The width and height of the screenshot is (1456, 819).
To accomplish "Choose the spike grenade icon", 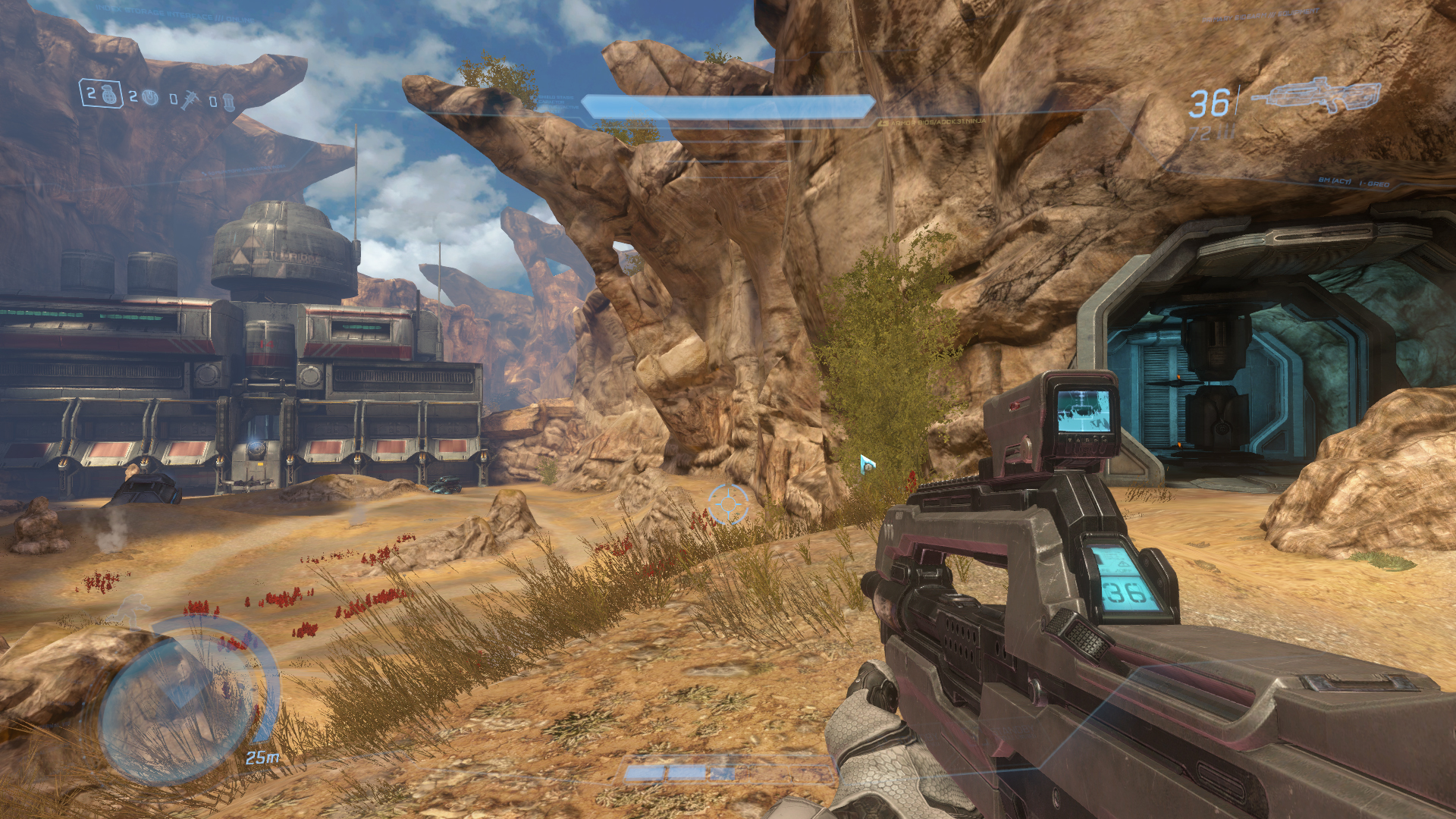I will [188, 99].
